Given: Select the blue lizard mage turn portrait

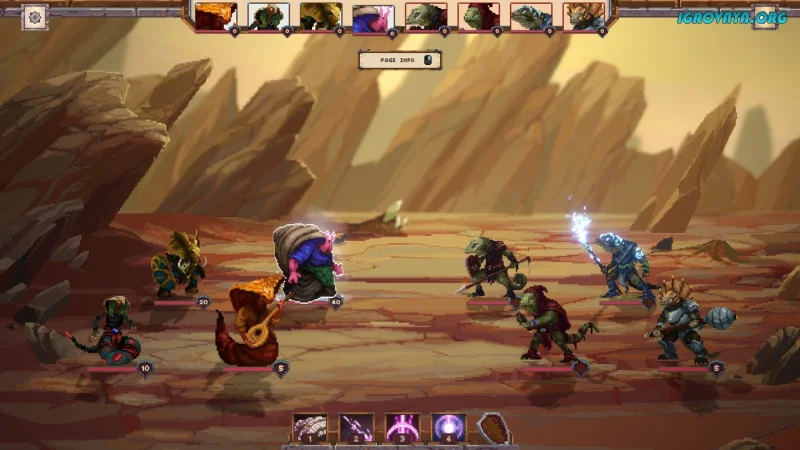Looking at the screenshot, I should point(530,16).
